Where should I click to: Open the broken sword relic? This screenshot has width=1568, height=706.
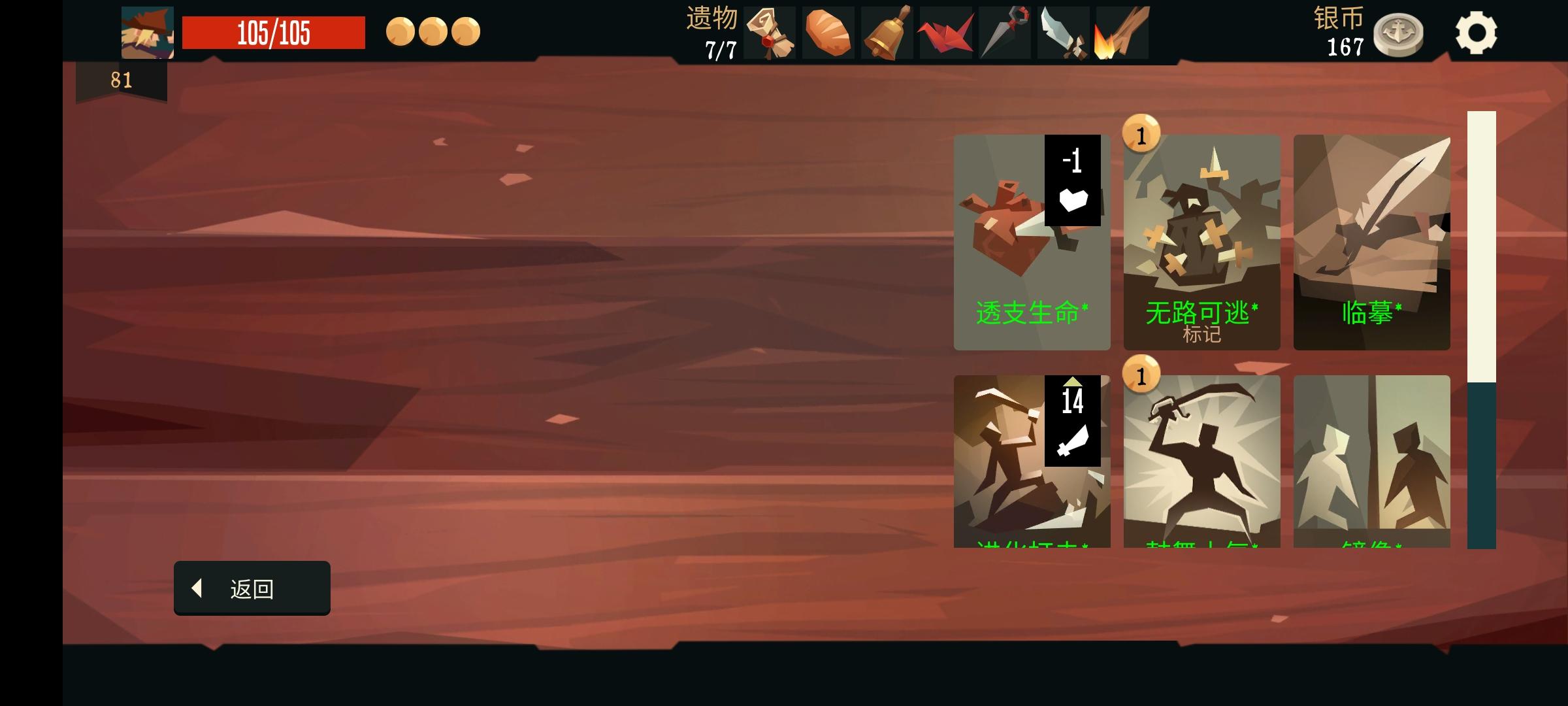pos(1062,33)
